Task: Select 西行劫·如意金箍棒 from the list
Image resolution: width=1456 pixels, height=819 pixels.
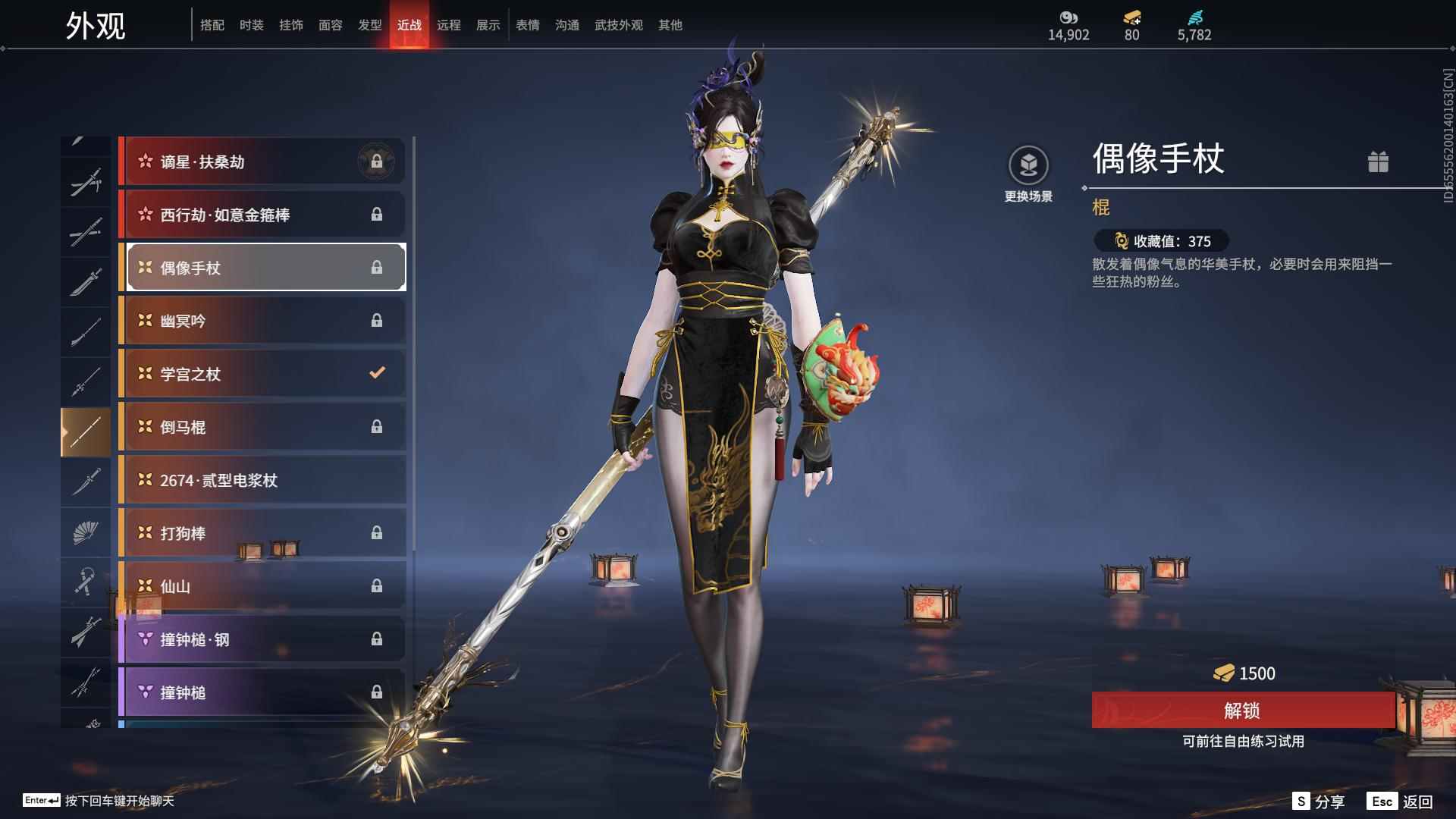Action: point(262,214)
